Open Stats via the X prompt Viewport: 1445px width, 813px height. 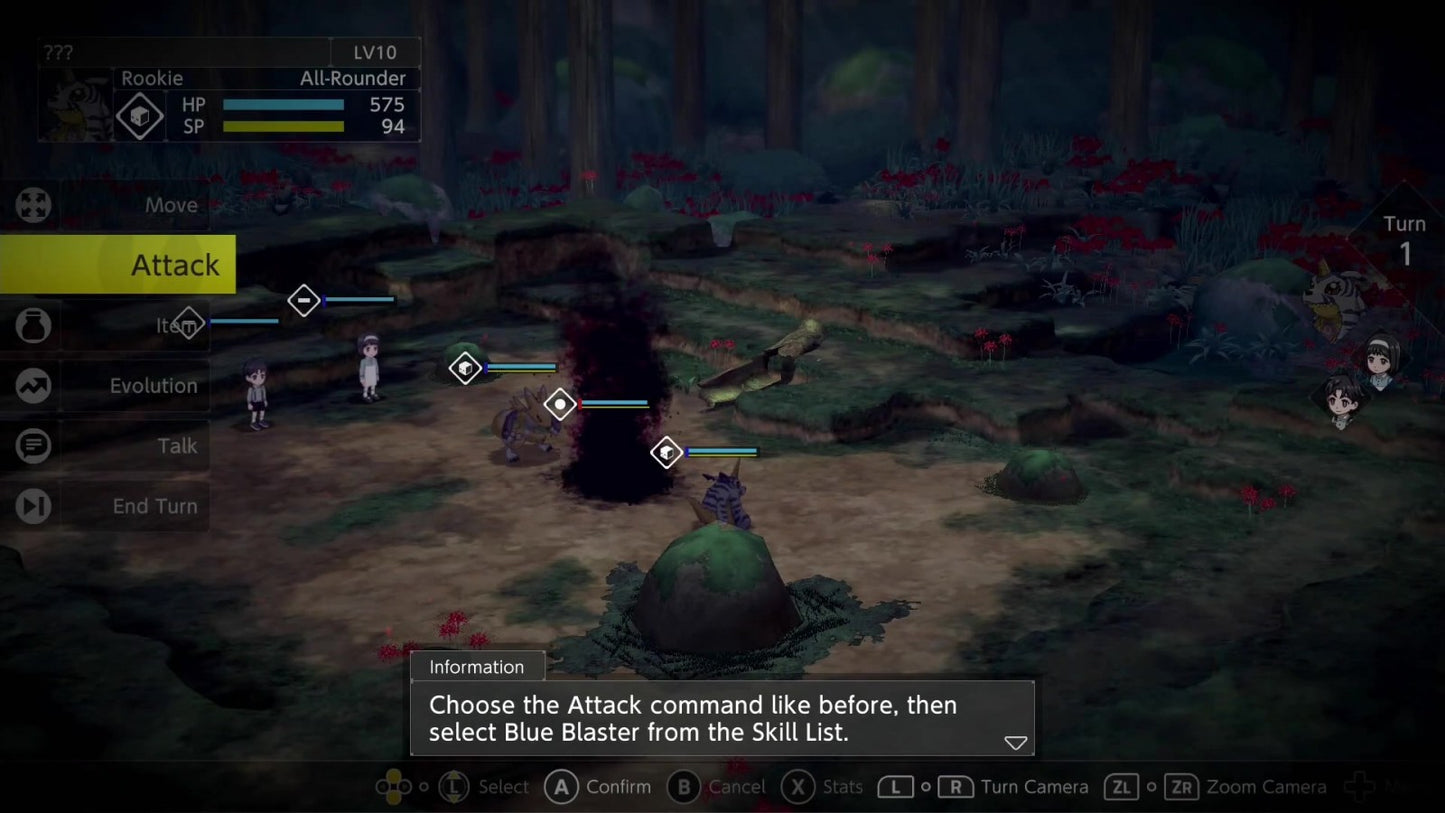[x=796, y=787]
